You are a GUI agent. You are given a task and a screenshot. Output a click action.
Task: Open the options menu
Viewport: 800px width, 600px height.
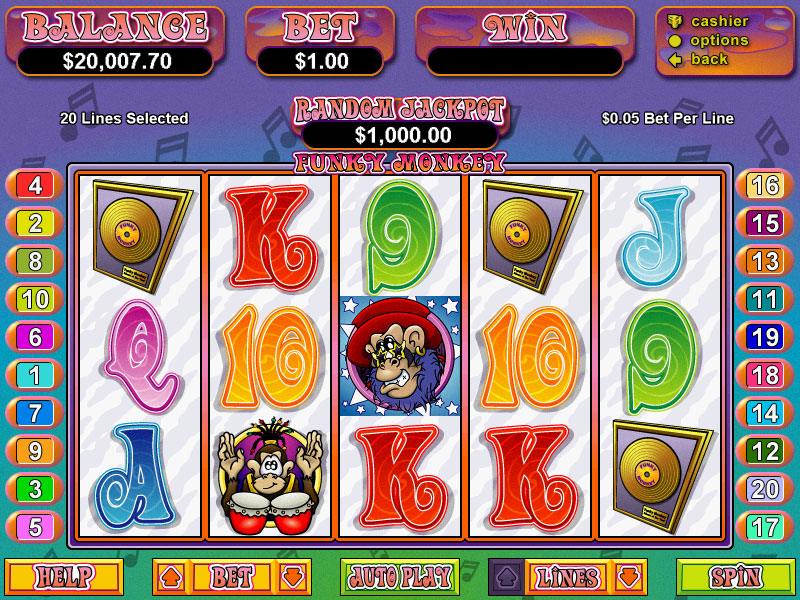coord(719,40)
